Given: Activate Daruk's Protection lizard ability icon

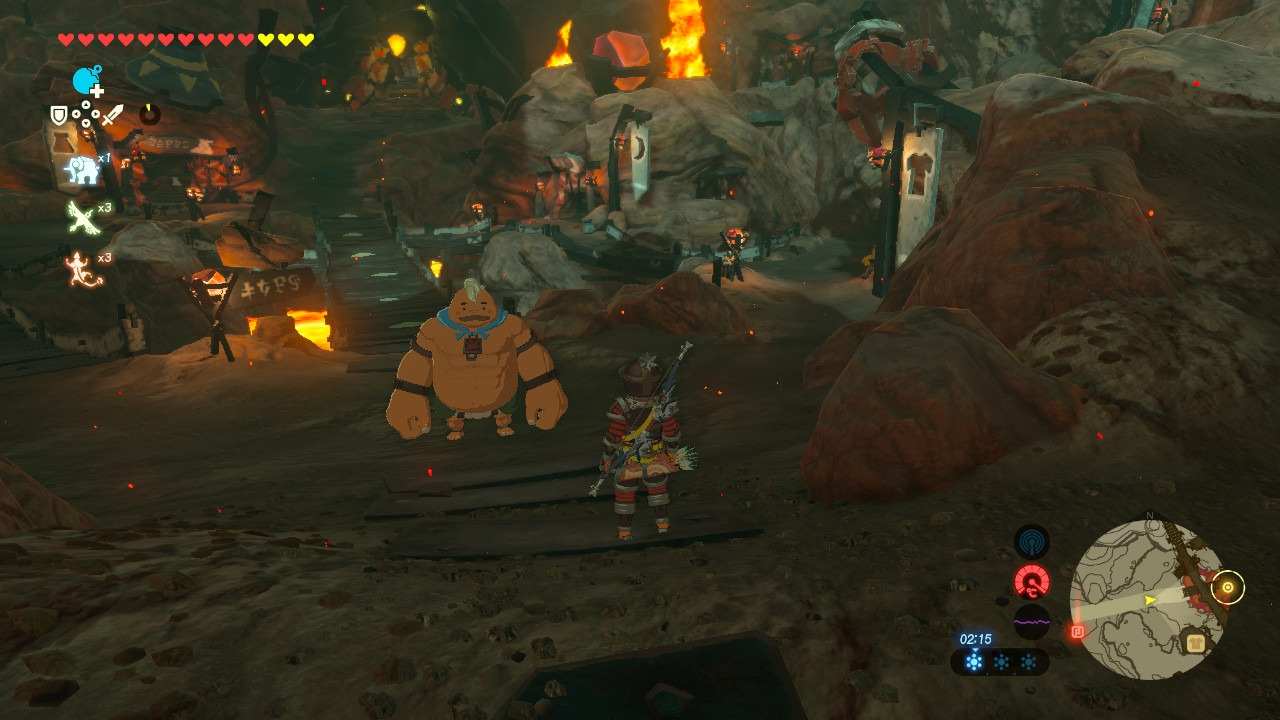Looking at the screenshot, I should tap(83, 269).
